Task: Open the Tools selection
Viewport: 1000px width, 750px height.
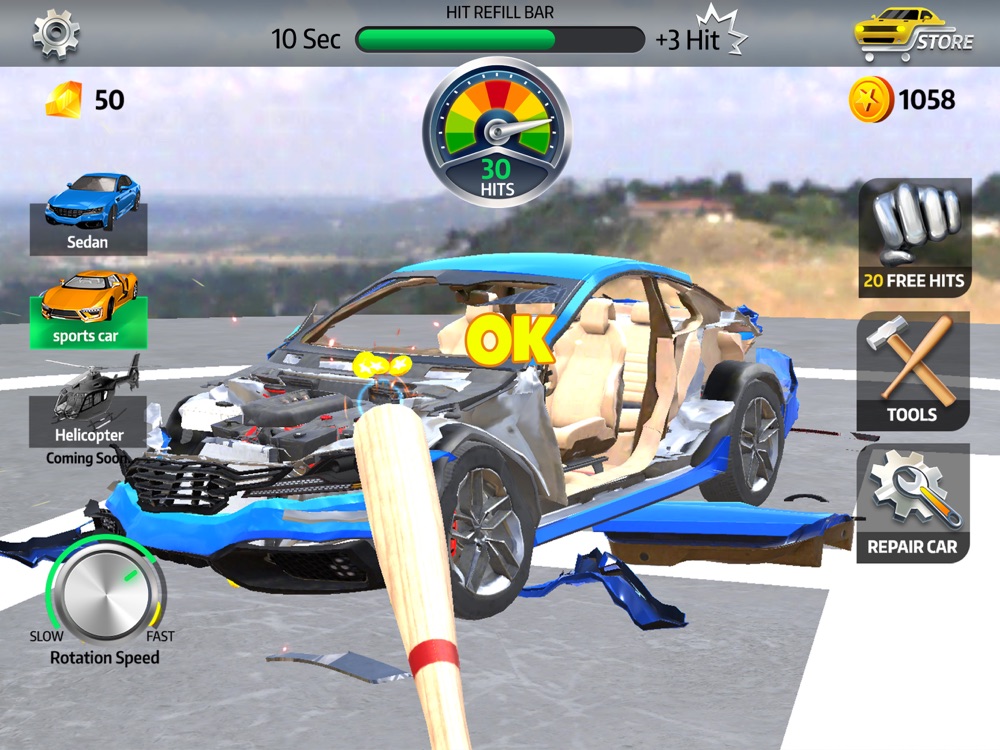Action: point(912,371)
